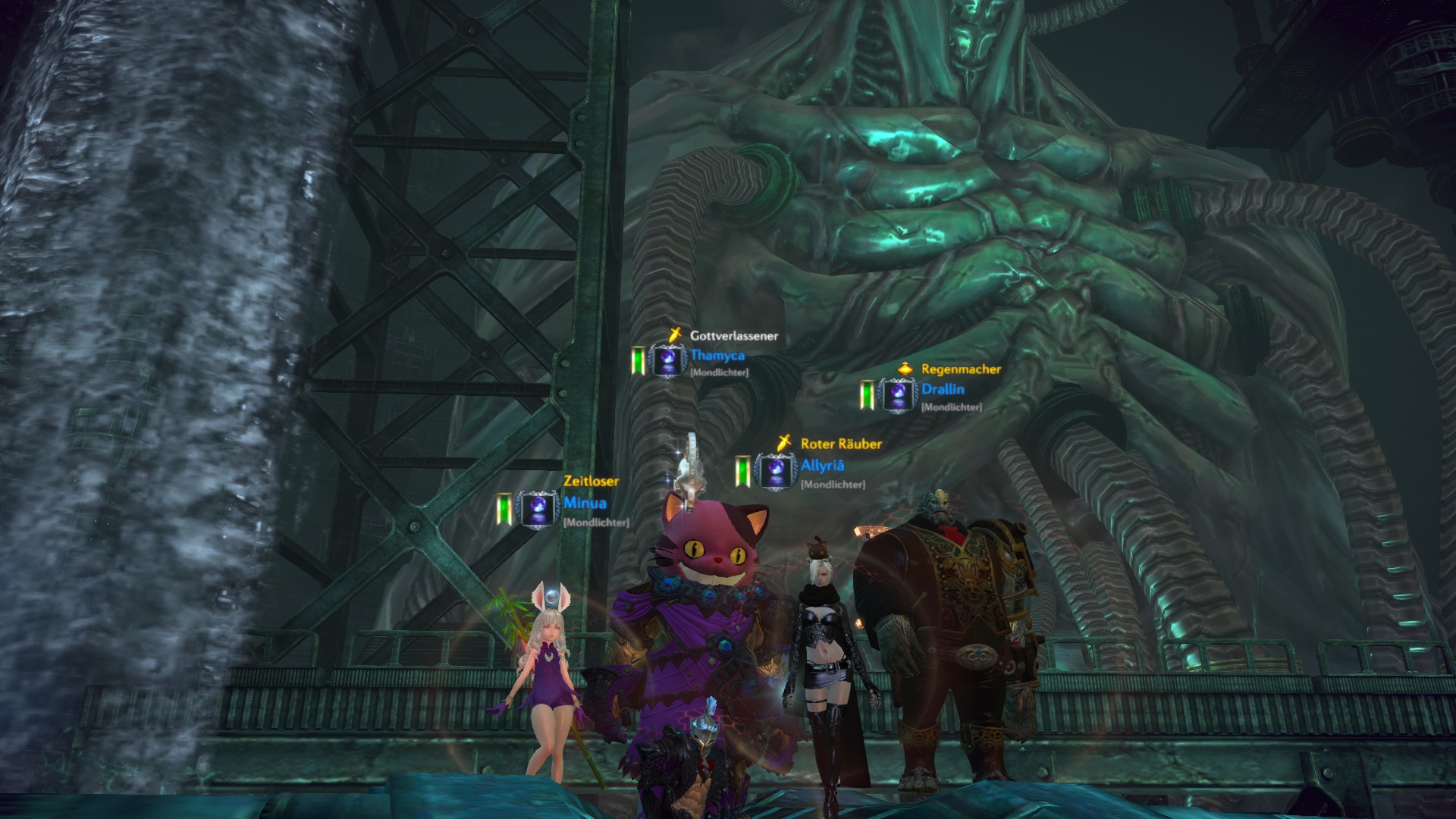Screen dimensions: 1456x819
Task: Select Drallin's player nameplate
Action: click(943, 390)
